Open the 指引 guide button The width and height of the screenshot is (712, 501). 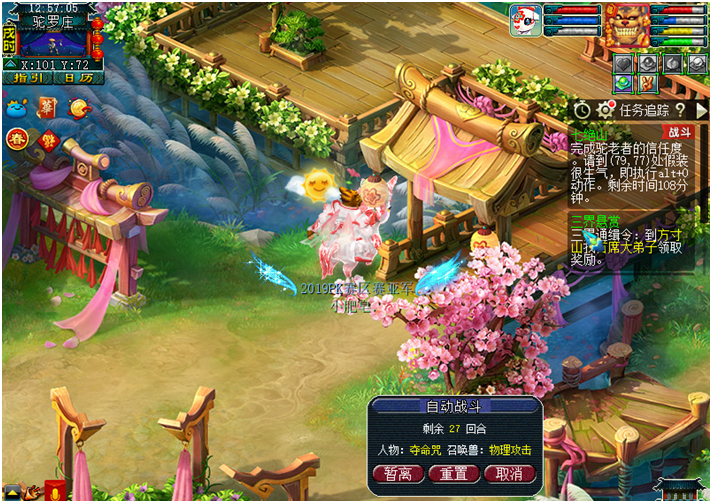coord(27,77)
